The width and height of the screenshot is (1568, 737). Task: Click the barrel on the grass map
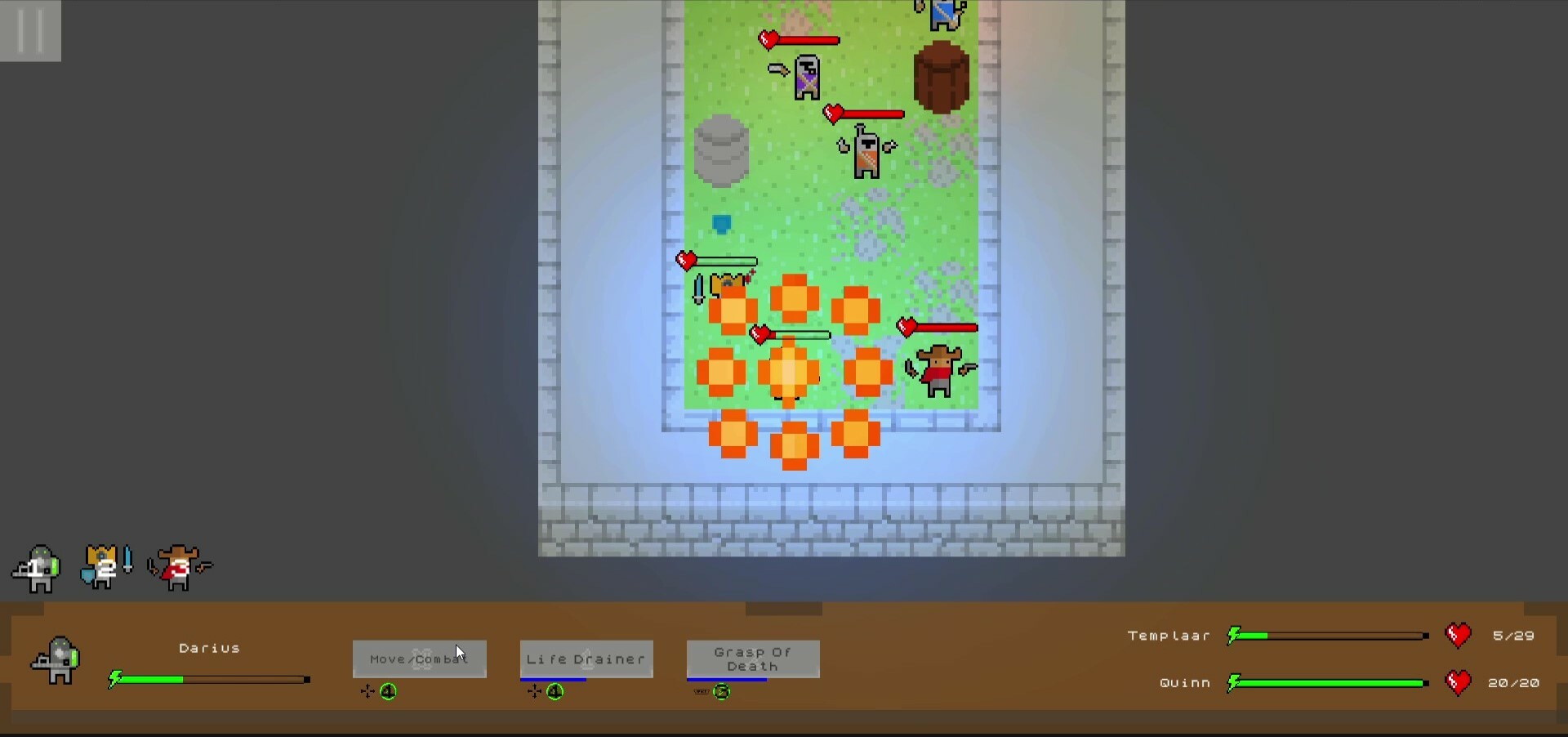942,78
